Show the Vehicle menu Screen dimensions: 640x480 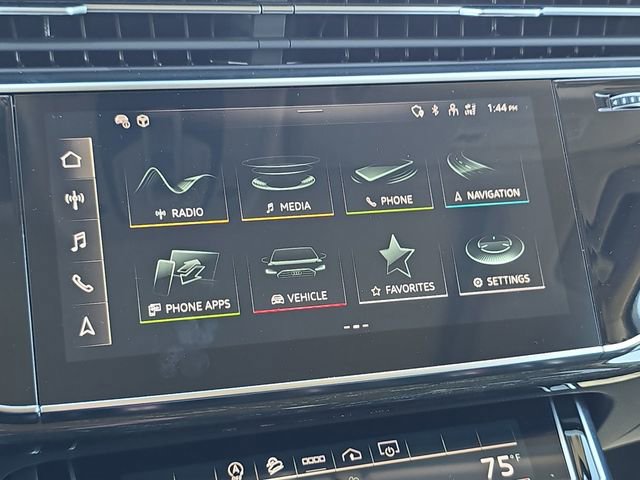point(297,276)
